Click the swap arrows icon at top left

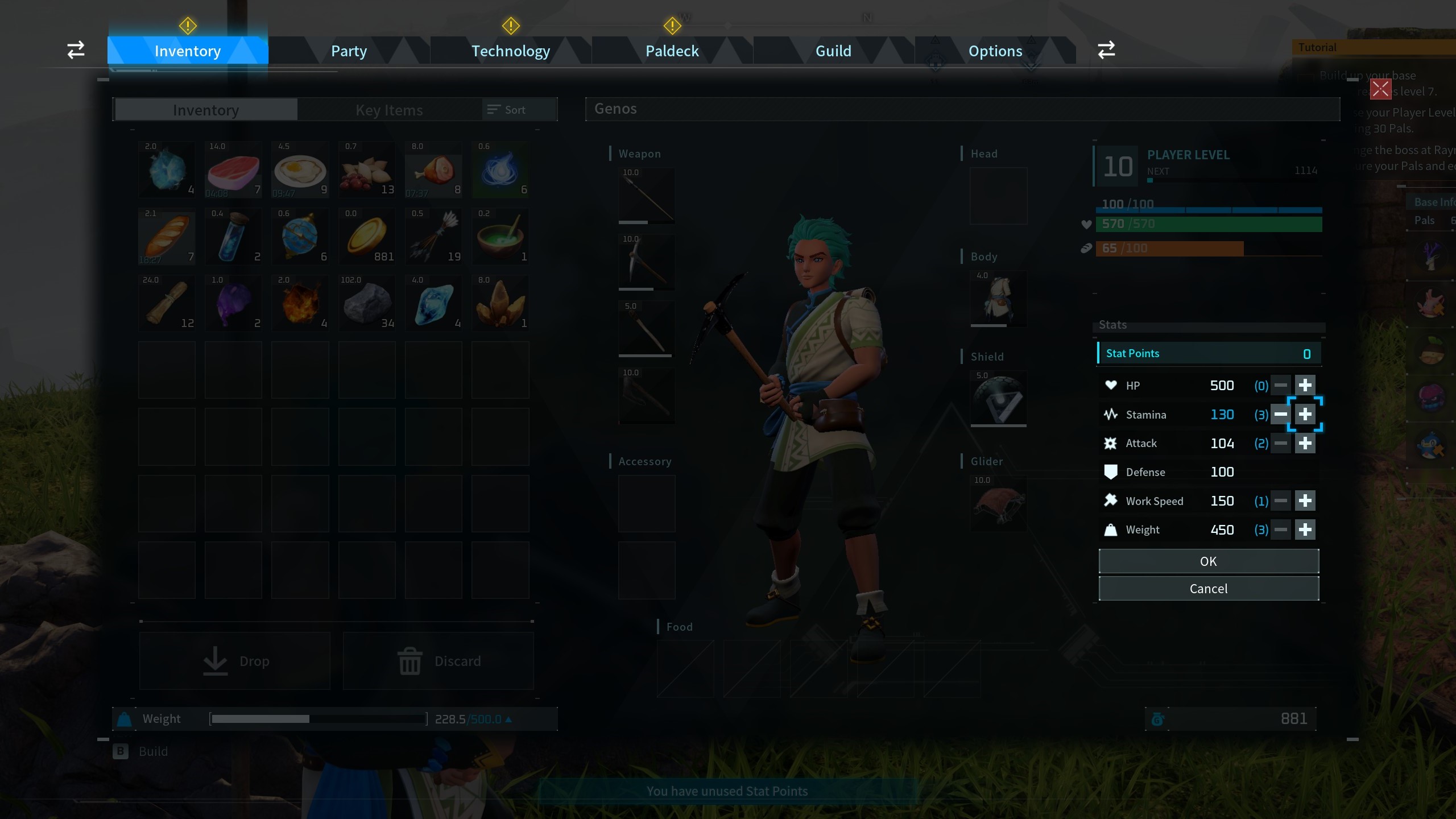(75, 50)
